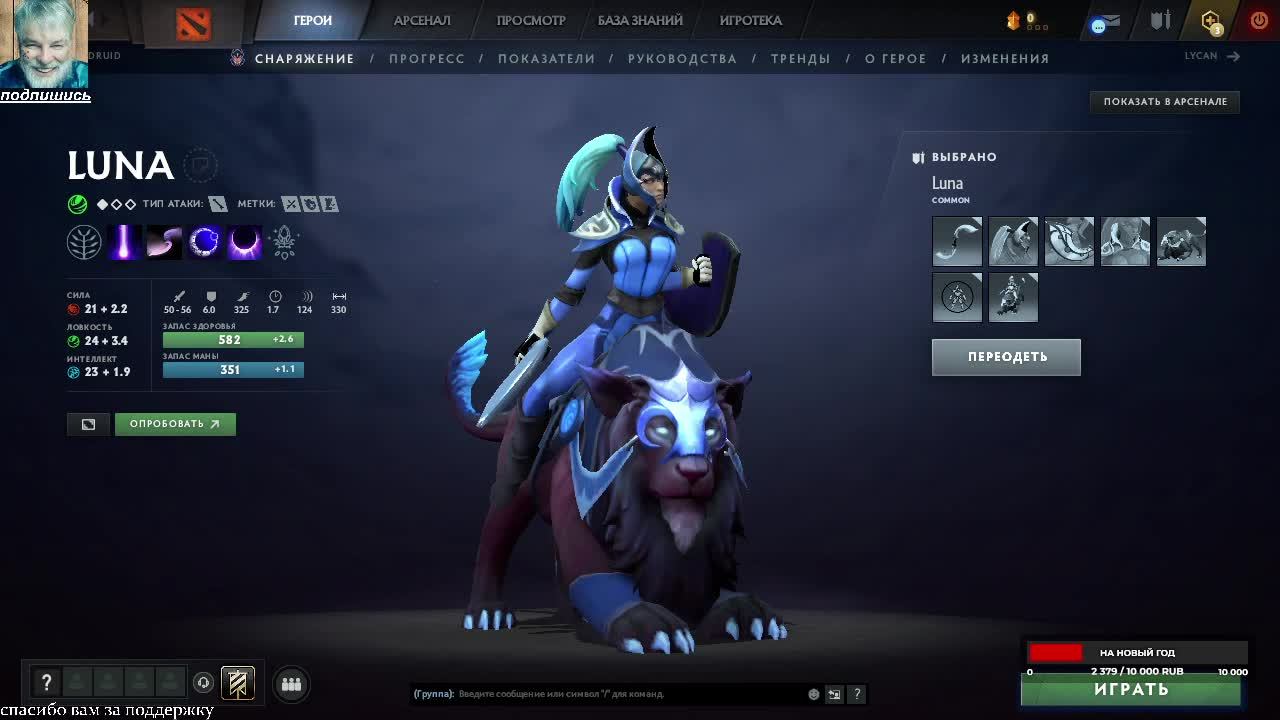
Task: Select the Прогресс hero subtab
Action: [427, 59]
